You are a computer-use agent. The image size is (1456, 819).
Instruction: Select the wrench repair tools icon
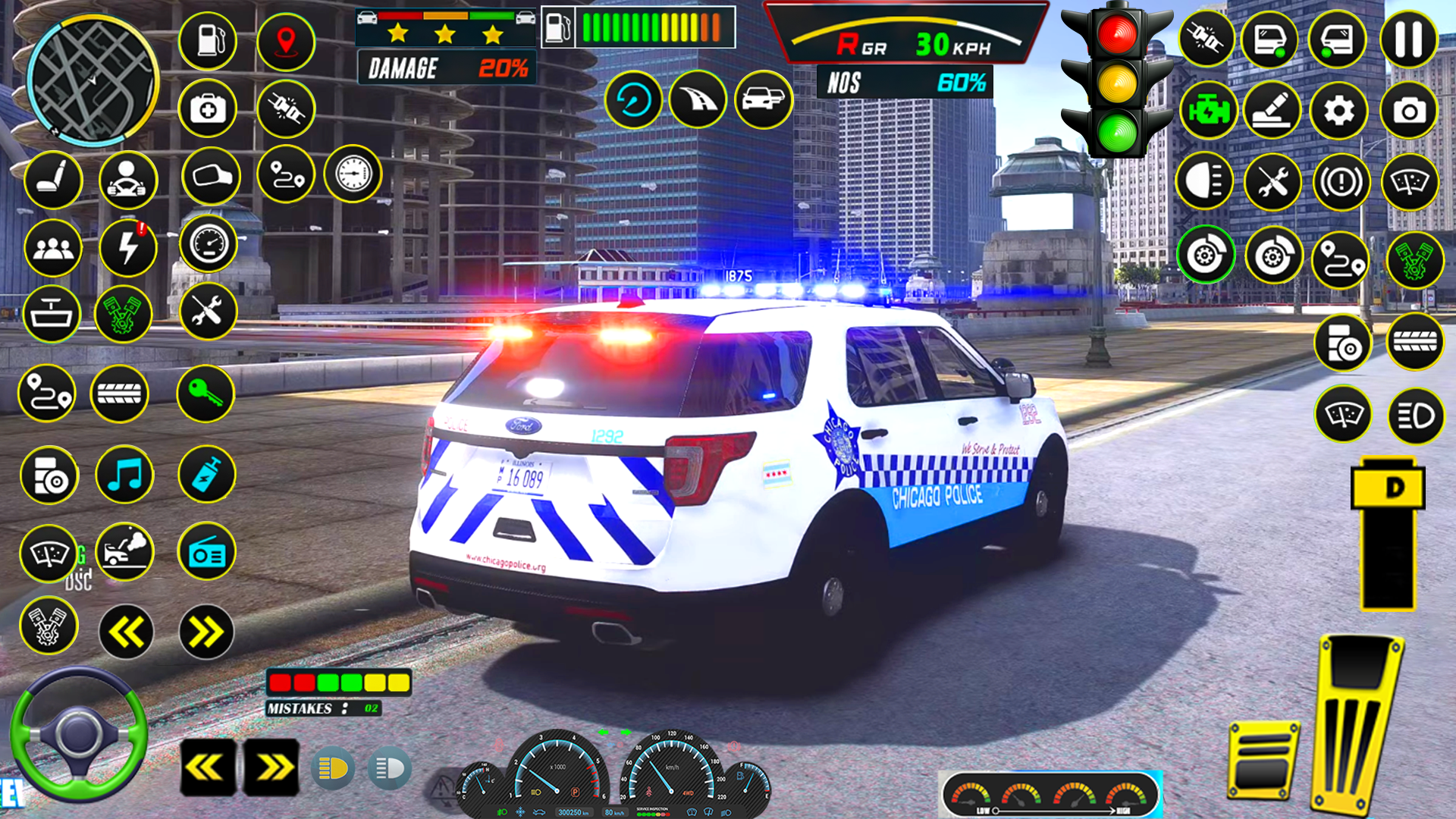207,312
